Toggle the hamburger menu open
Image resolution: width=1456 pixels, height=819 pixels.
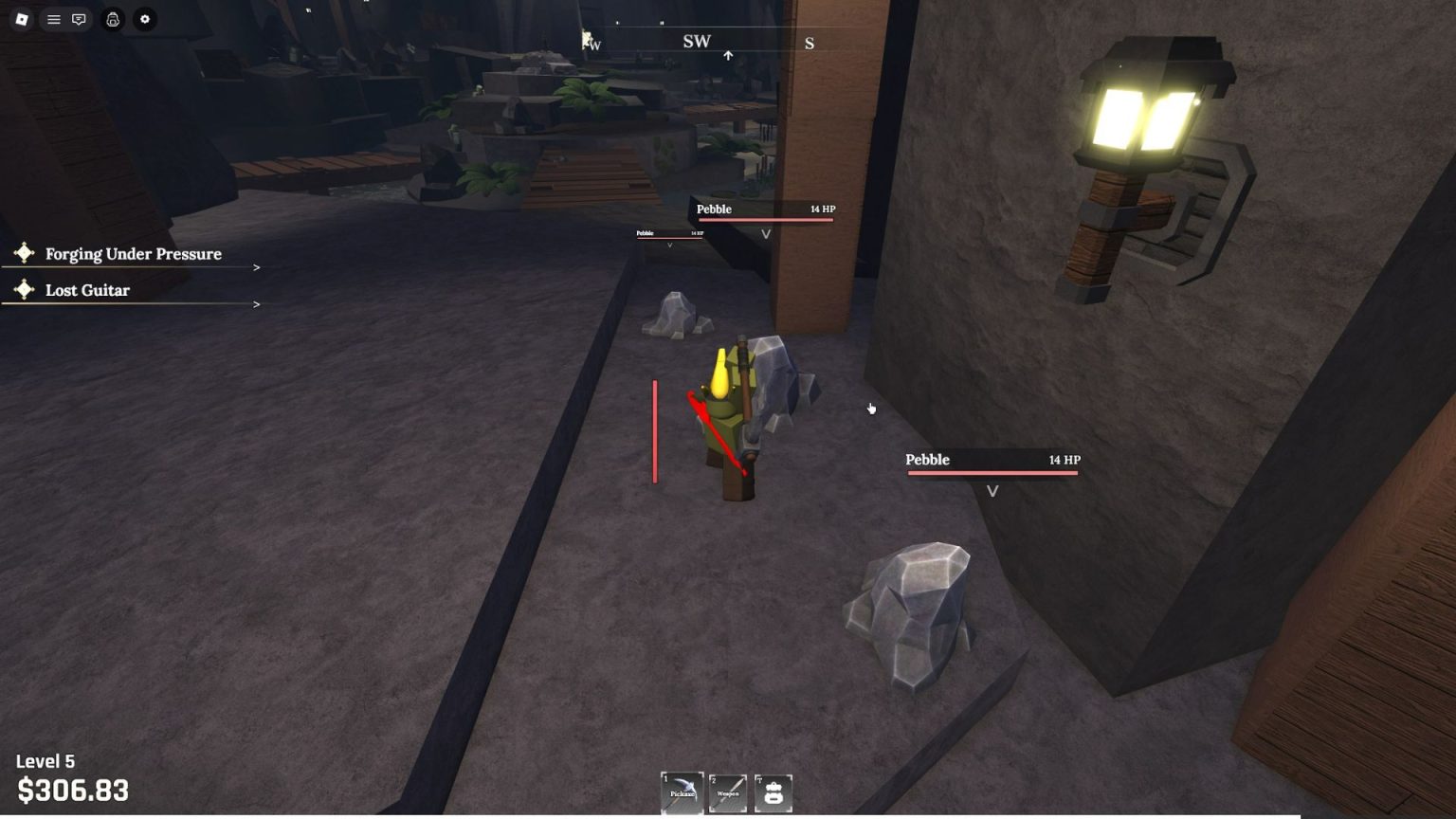53,19
